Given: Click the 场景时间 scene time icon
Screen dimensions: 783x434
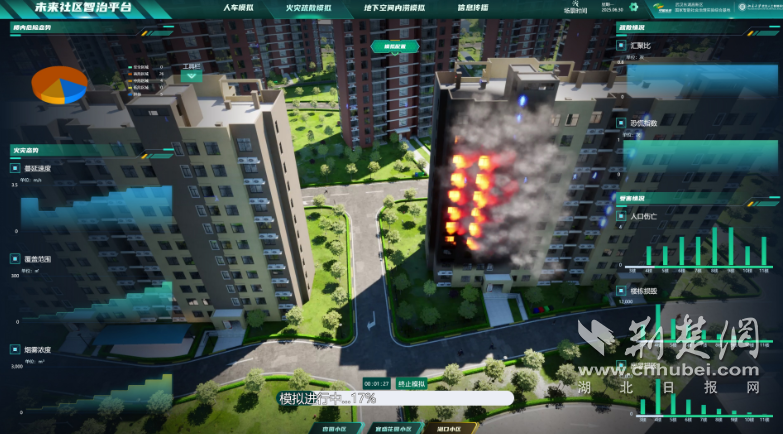Looking at the screenshot, I should point(576,7).
